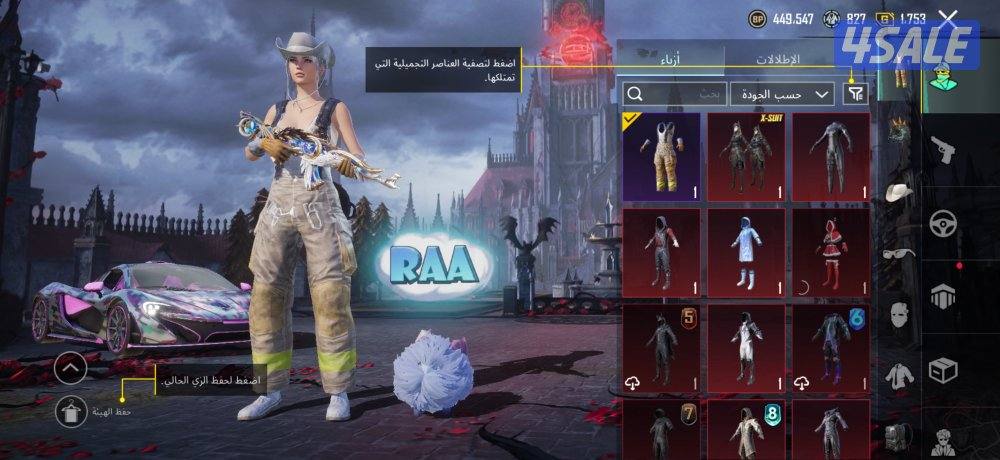Open the حسب الجودة sort dropdown
The image size is (1000, 460).
(x=782, y=94)
